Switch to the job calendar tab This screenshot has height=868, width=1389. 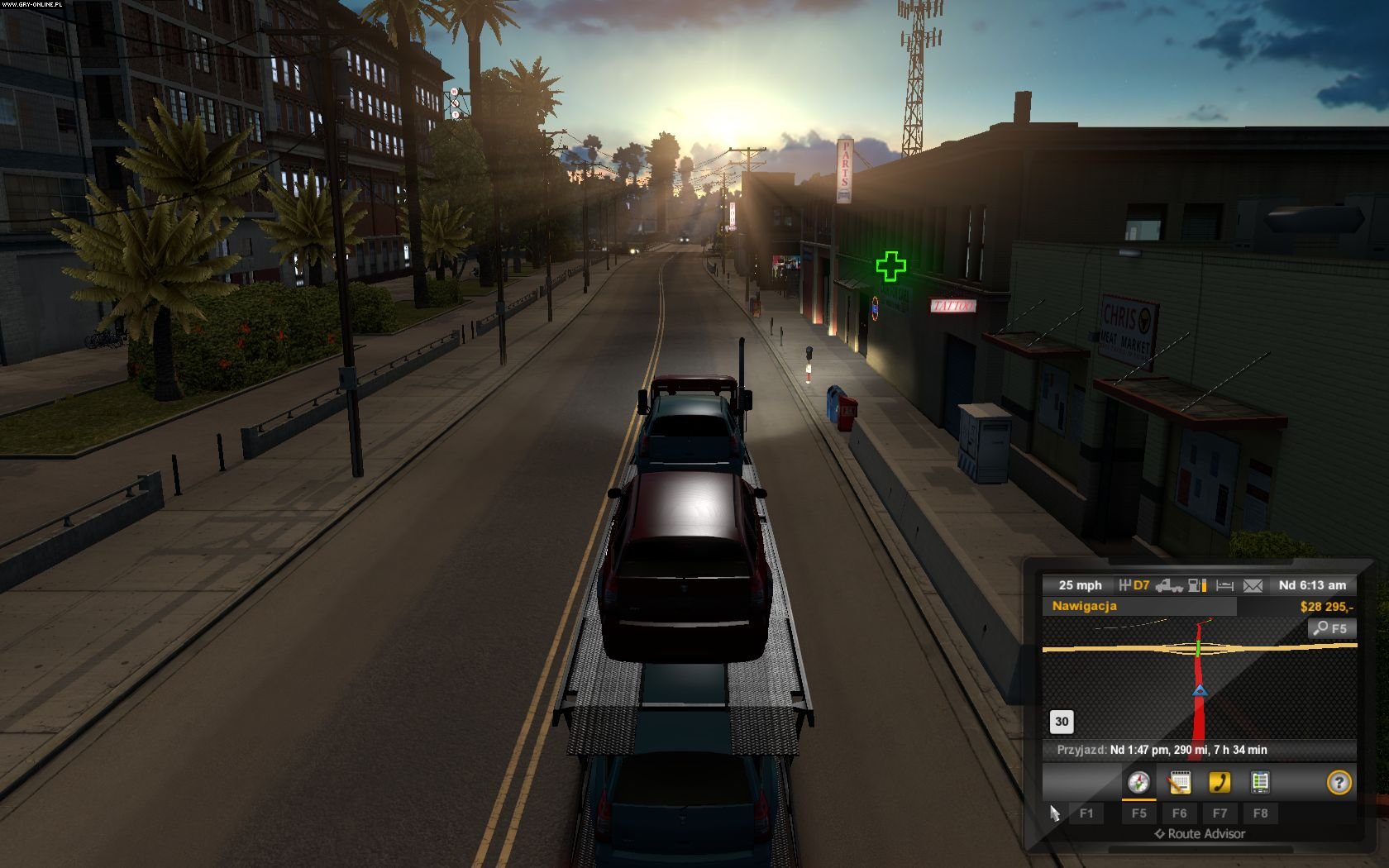[1179, 782]
